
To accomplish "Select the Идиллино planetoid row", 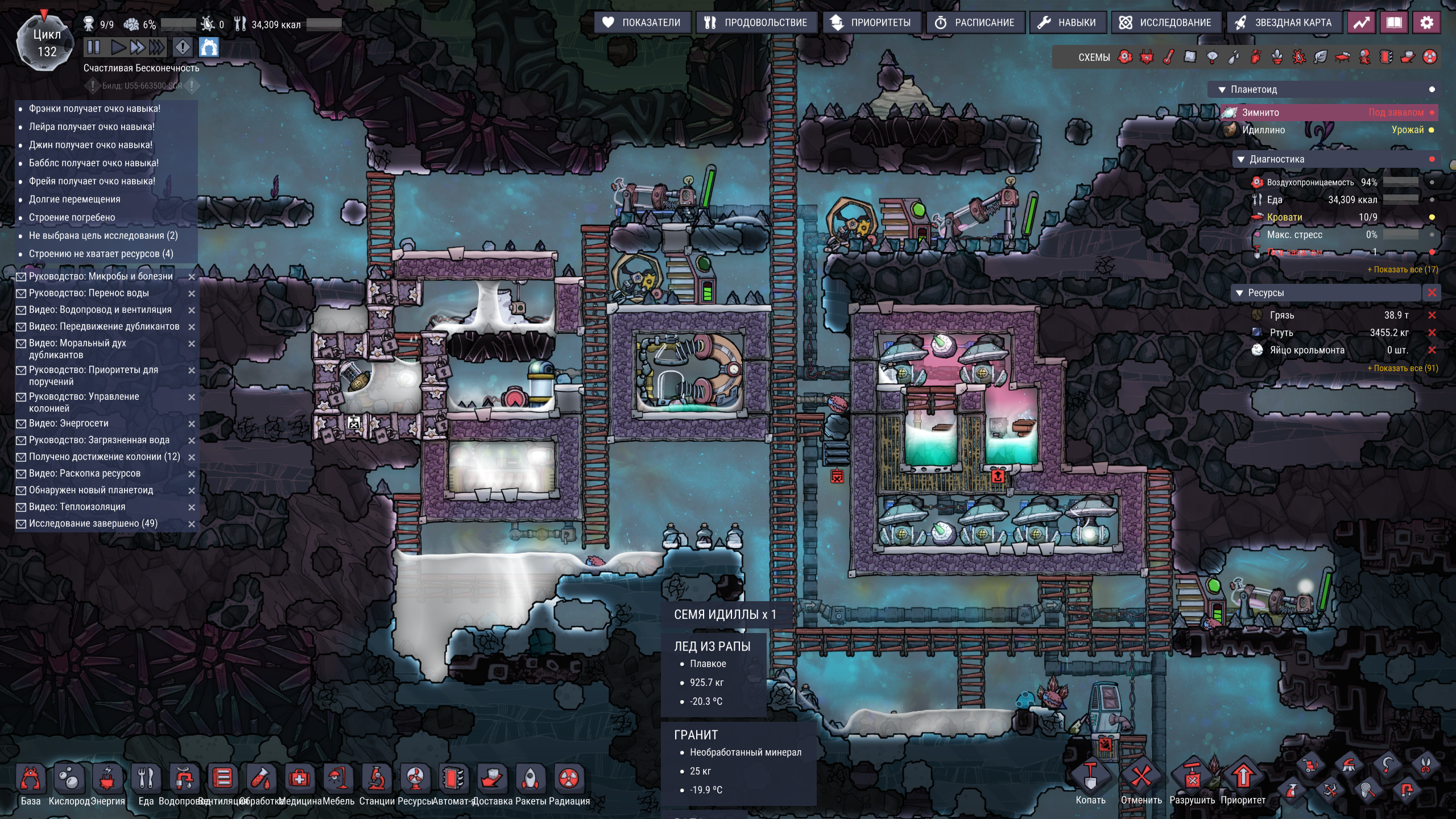I will [x=1263, y=130].
